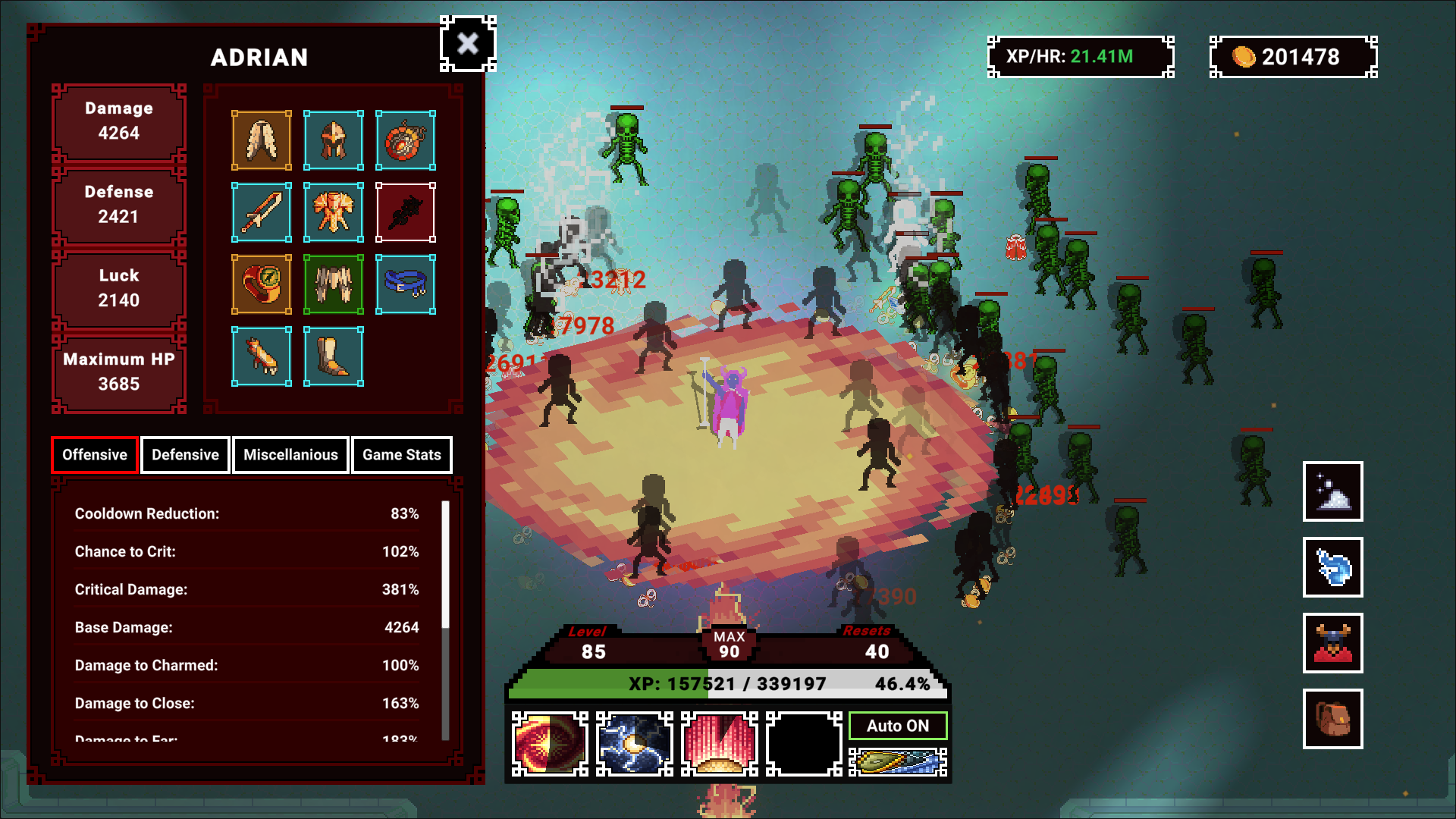
Task: Select the chest armor equipment slot
Action: click(333, 212)
